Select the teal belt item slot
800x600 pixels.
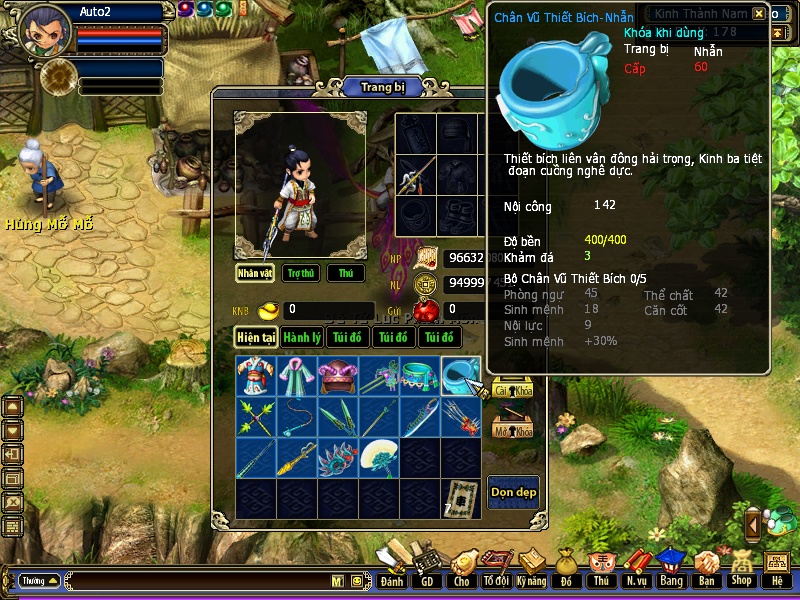tap(420, 376)
